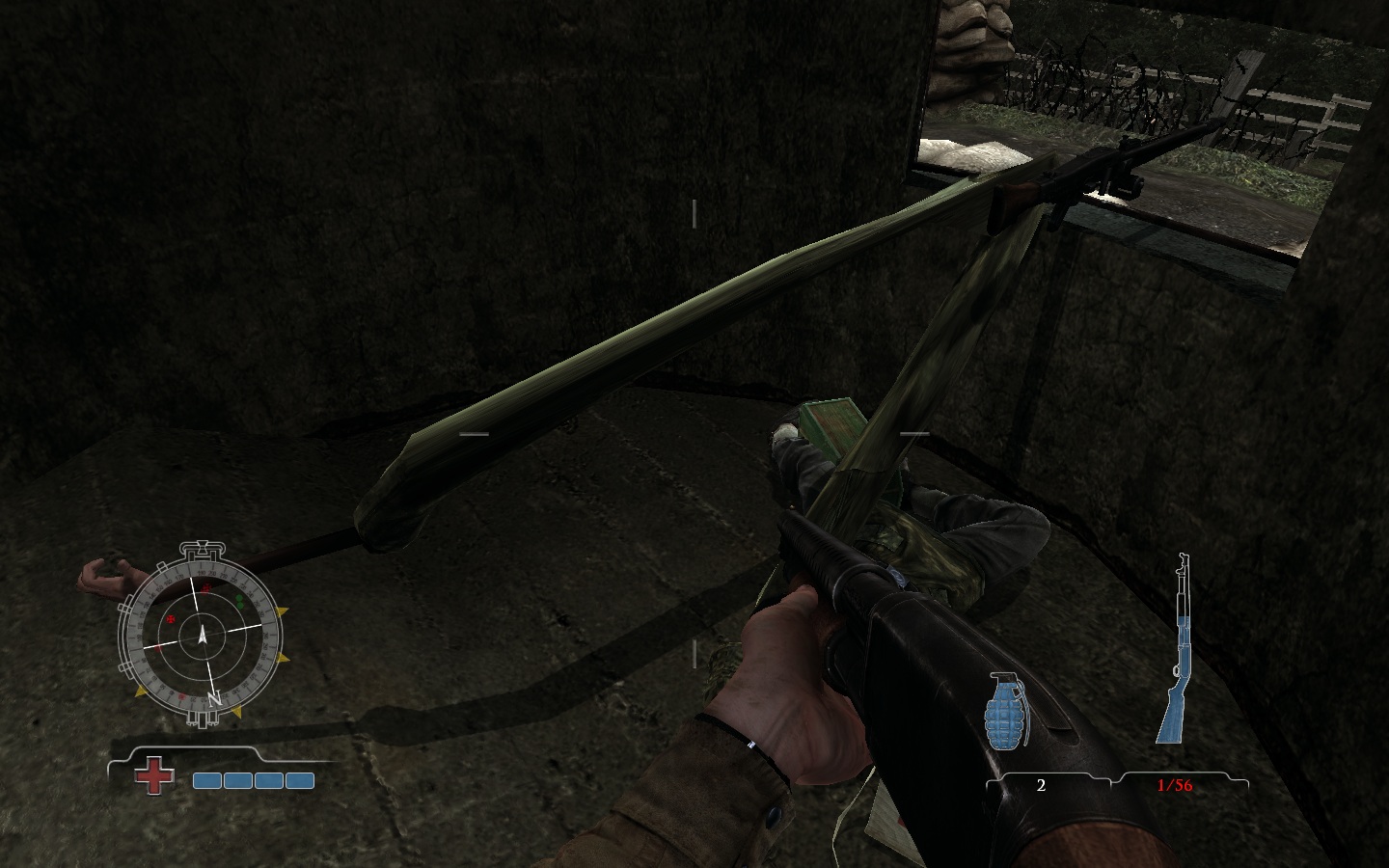This screenshot has height=868, width=1389.
Task: Click the lower crosshair bracket
Action: (694, 652)
